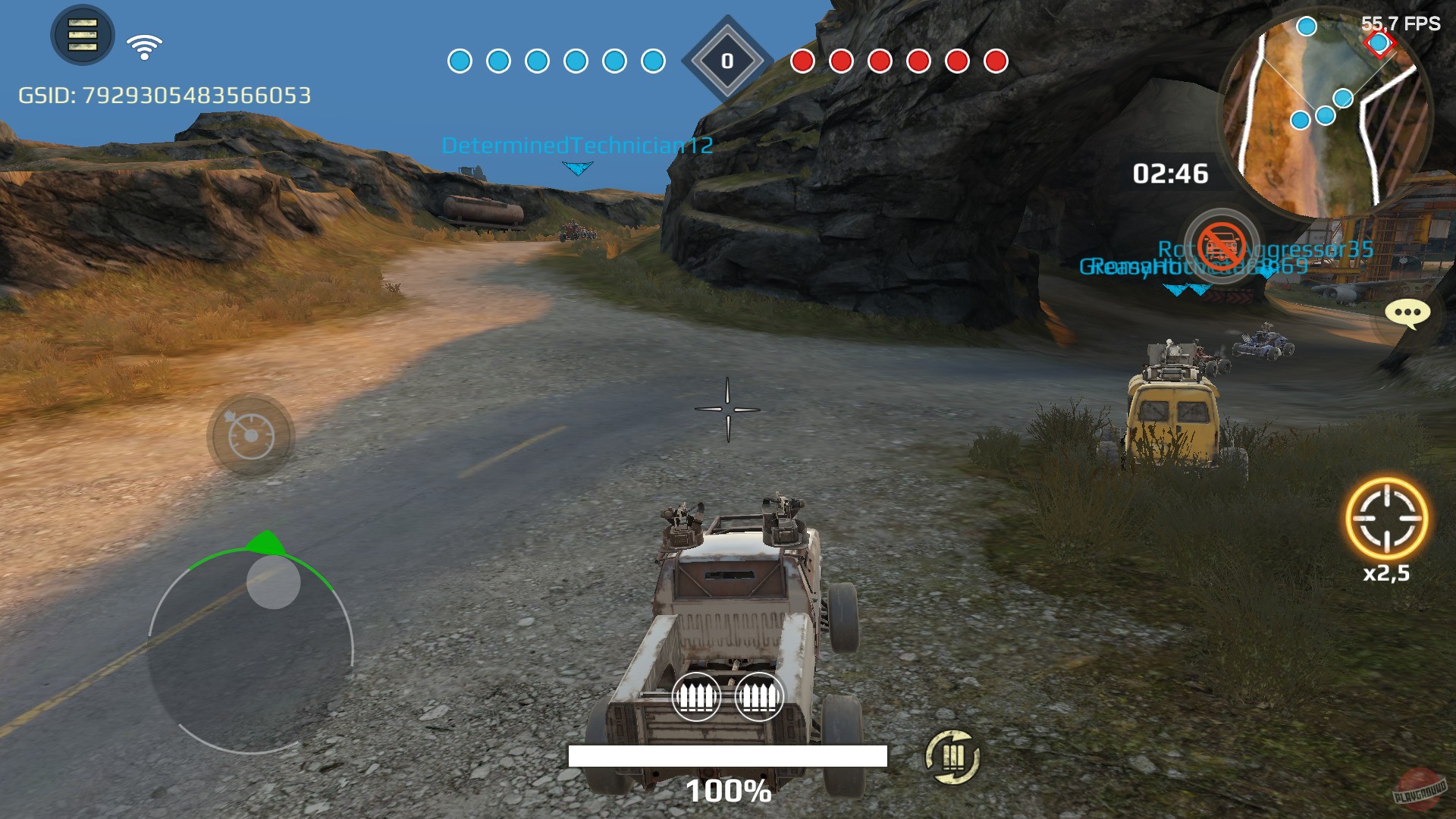Open the score diamond at top center

726,61
